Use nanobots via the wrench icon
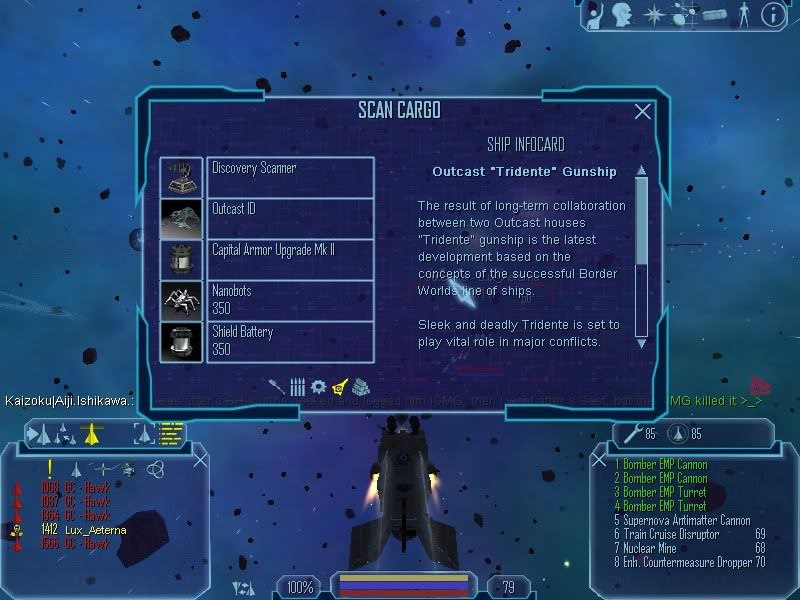 click(x=631, y=434)
